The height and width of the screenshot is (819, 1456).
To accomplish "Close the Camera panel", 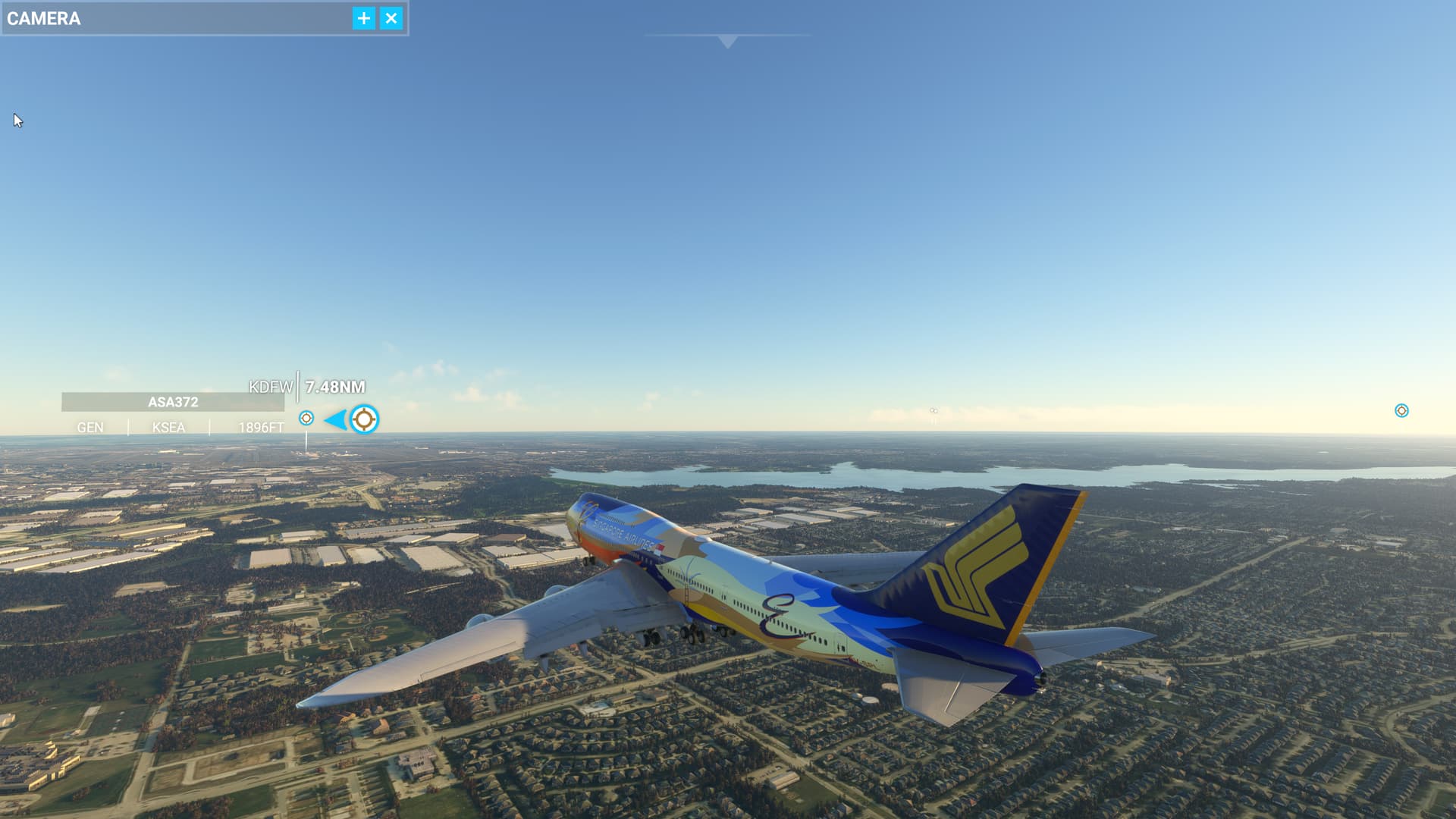I will [x=391, y=18].
